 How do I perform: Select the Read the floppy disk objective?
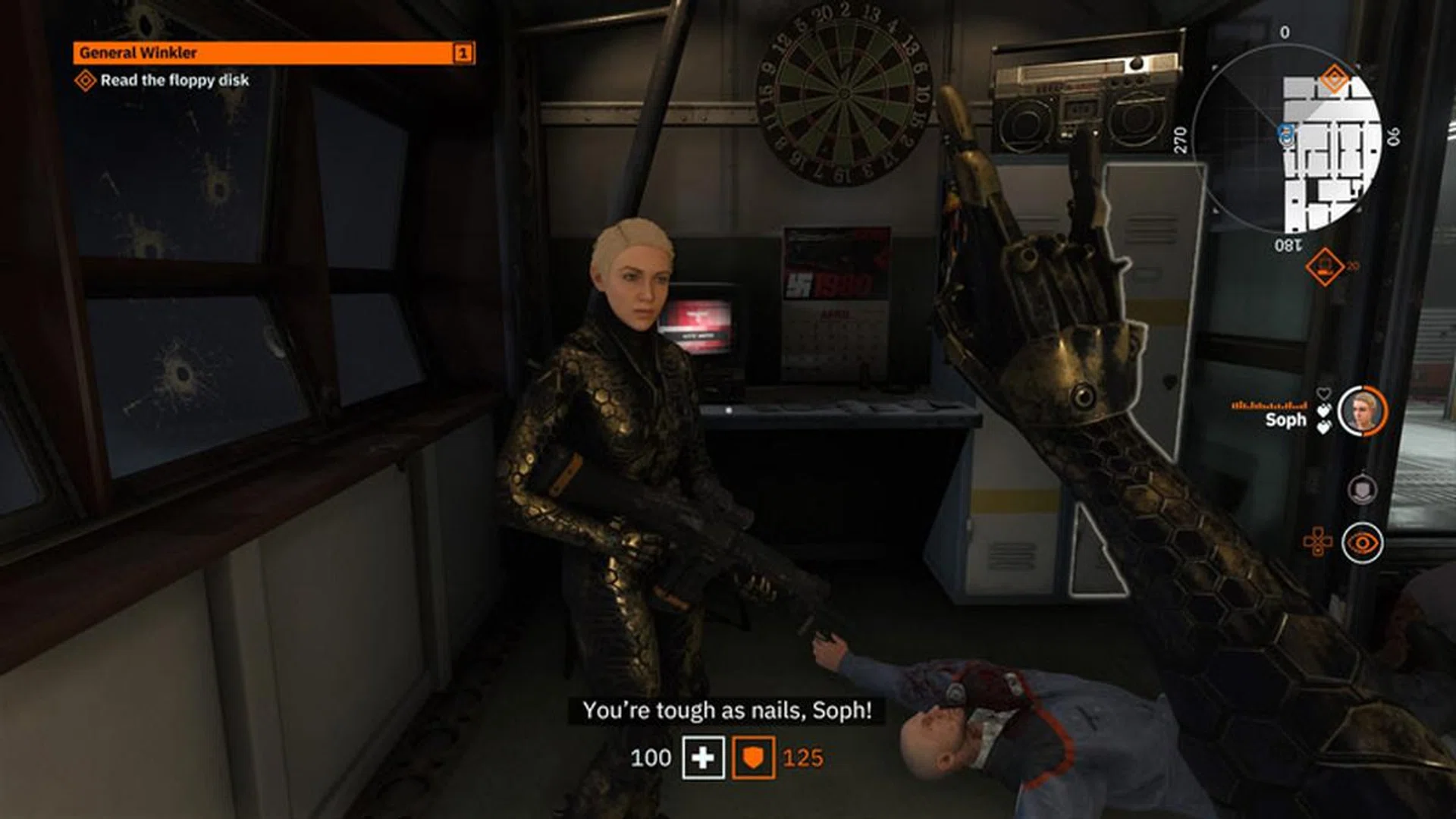174,80
